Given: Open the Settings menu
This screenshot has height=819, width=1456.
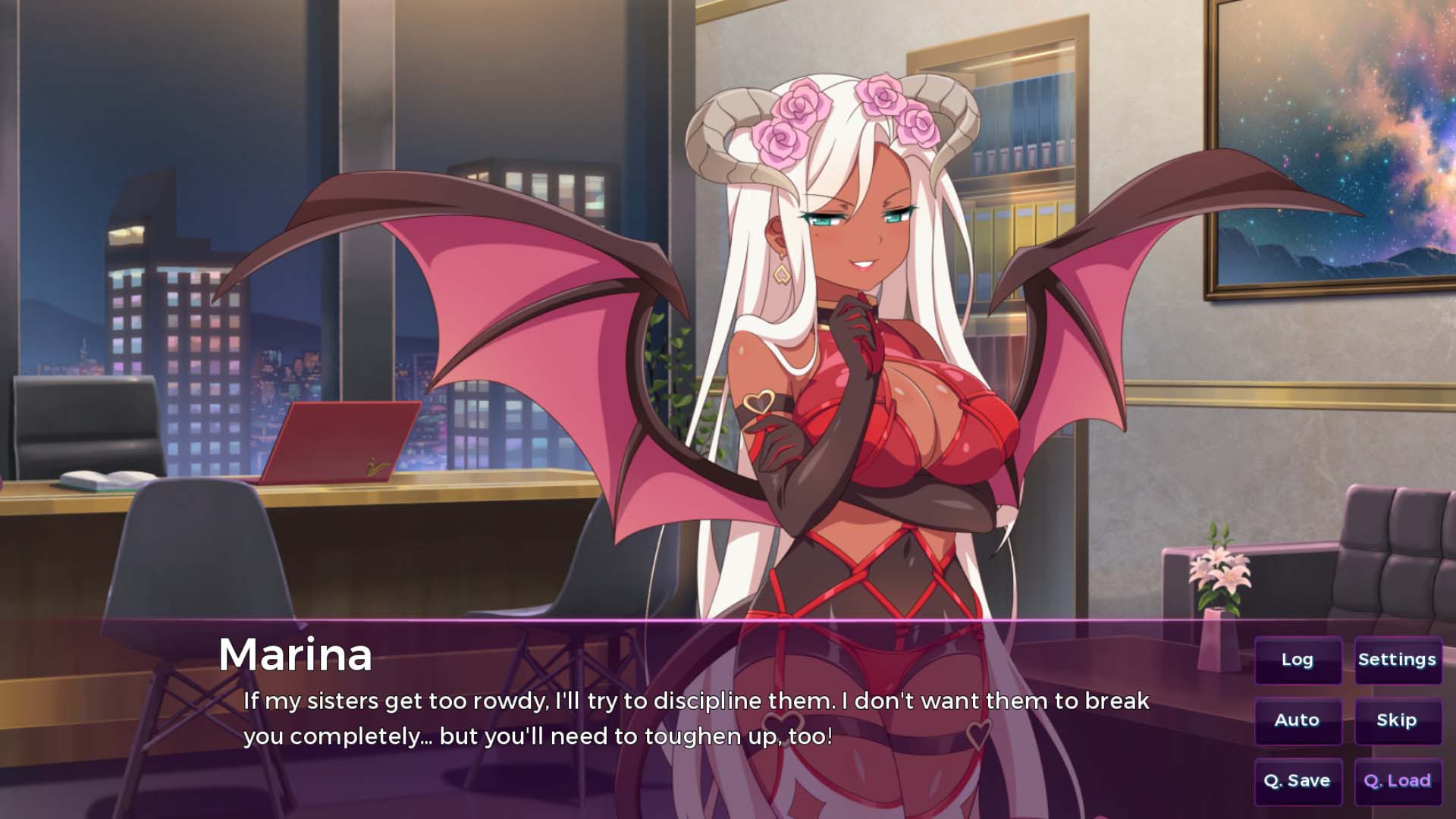Looking at the screenshot, I should (x=1398, y=660).
